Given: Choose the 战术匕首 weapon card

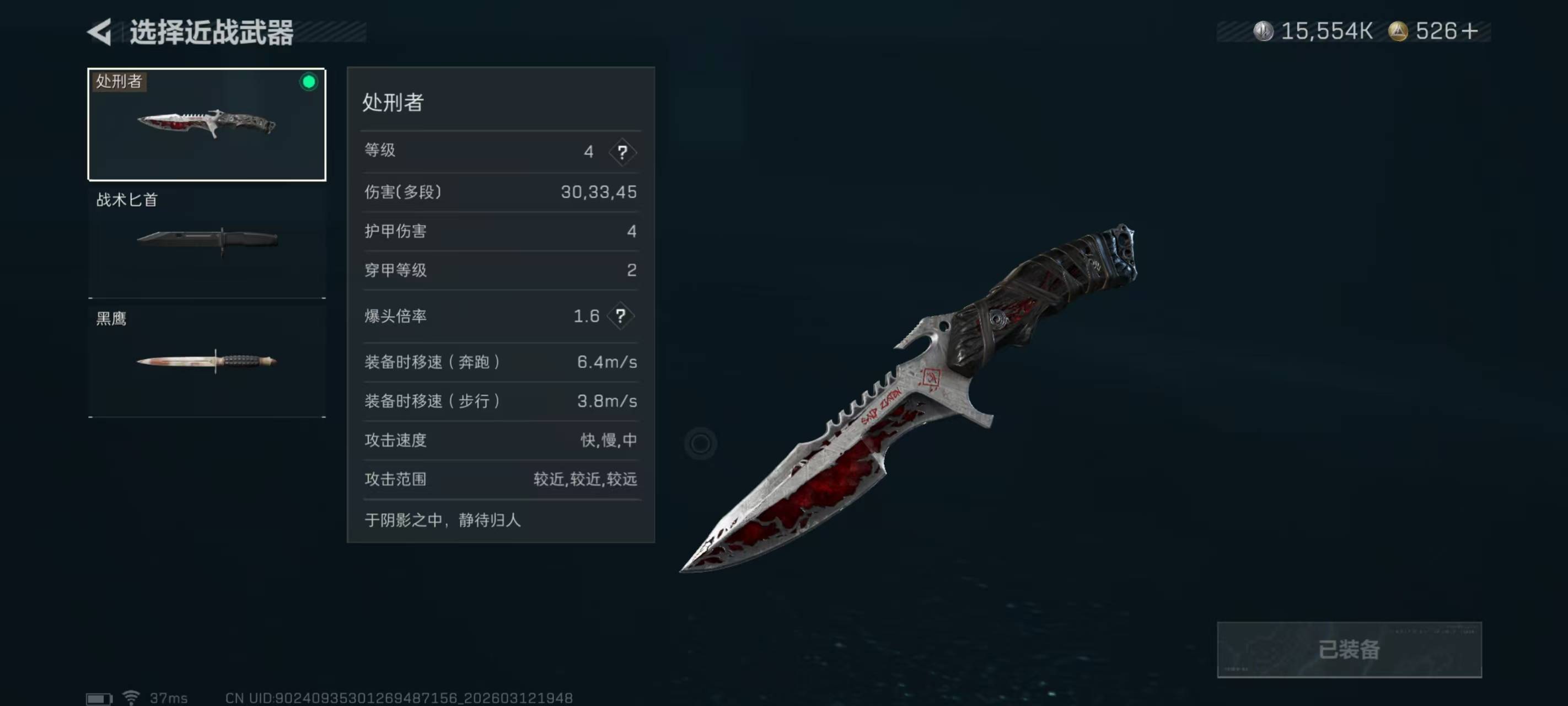Looking at the screenshot, I should point(207,243).
